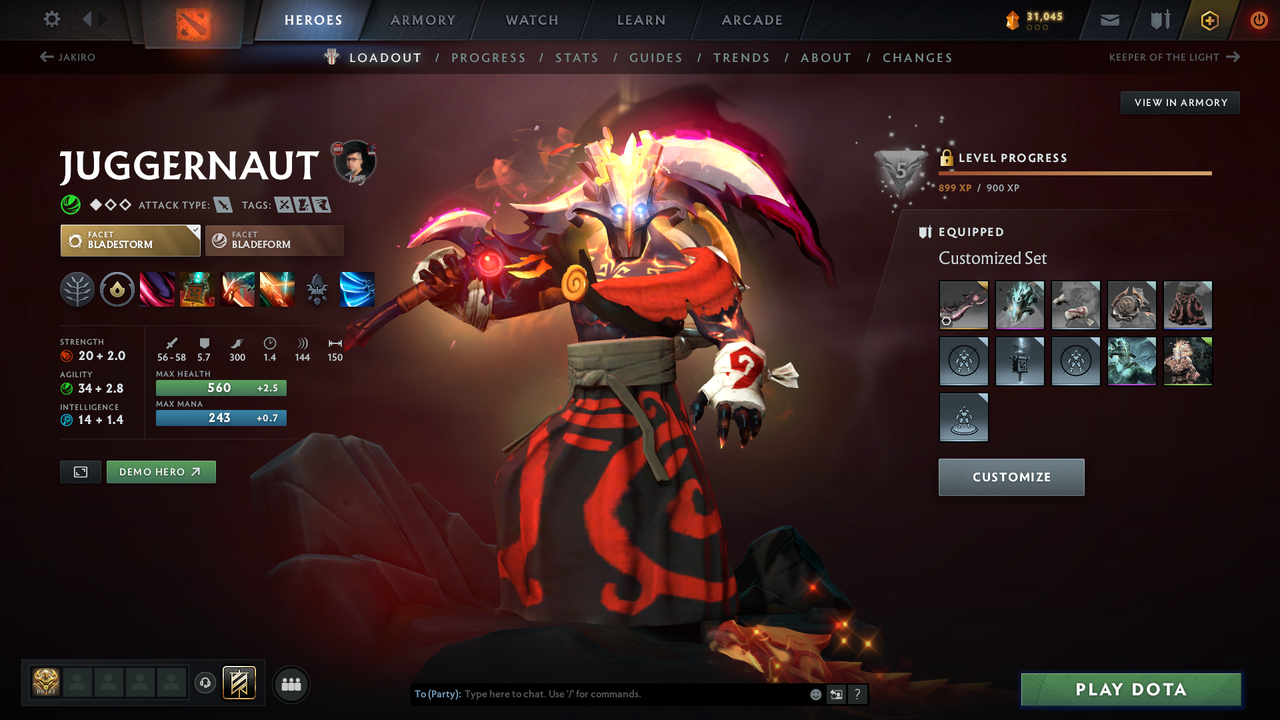Open the ARCADE menu
This screenshot has width=1280, height=720.
tap(751, 19)
